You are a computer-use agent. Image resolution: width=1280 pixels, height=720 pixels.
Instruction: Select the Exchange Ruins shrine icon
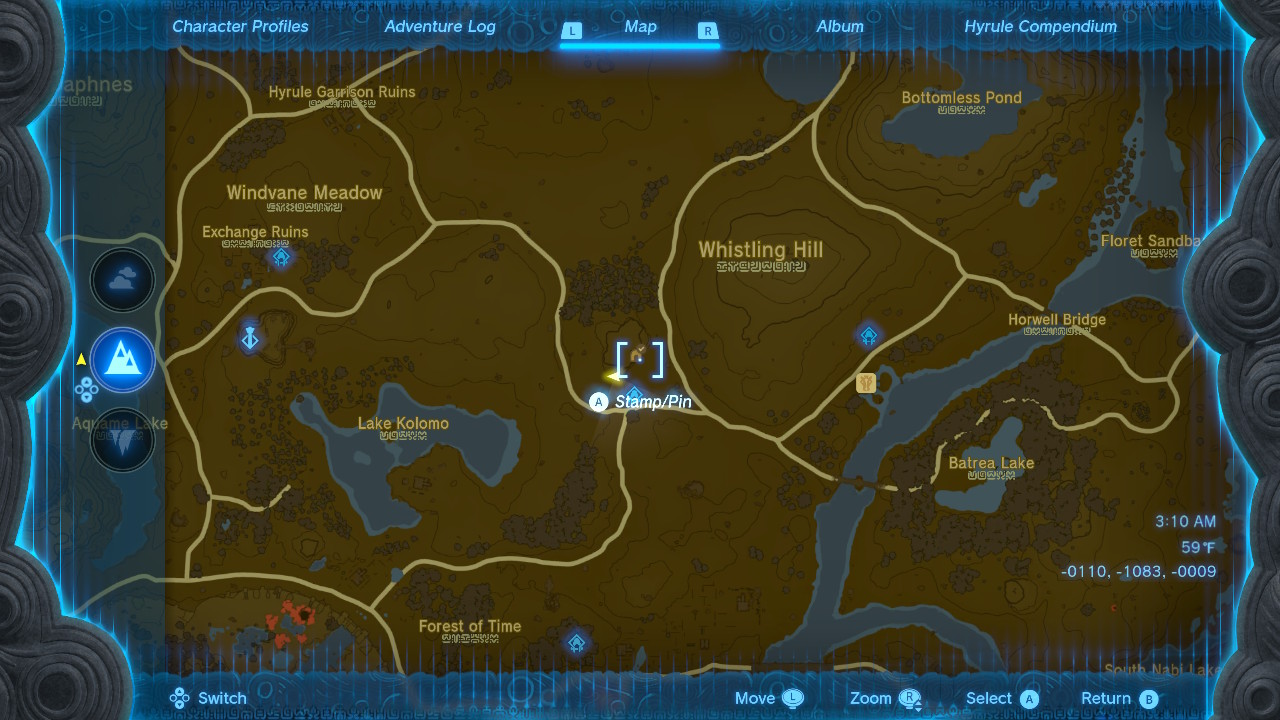tap(281, 257)
